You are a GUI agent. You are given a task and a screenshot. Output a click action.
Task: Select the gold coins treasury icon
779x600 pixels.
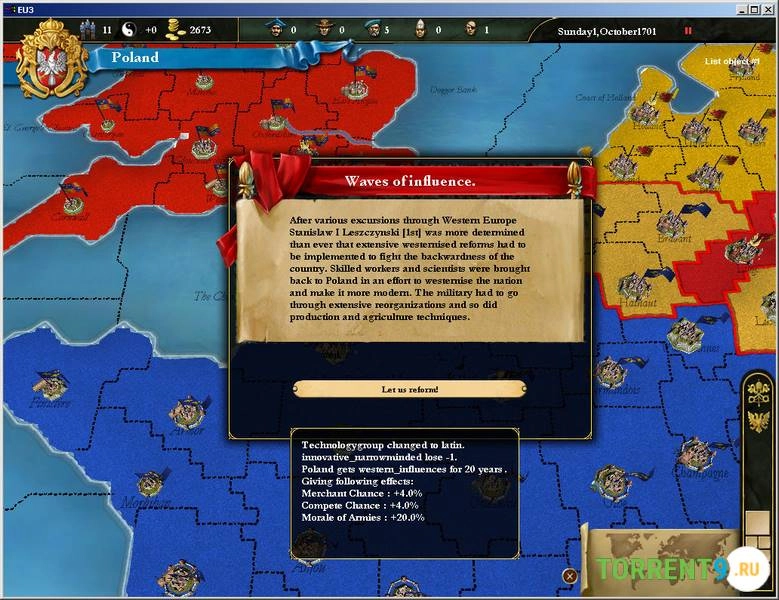click(176, 30)
